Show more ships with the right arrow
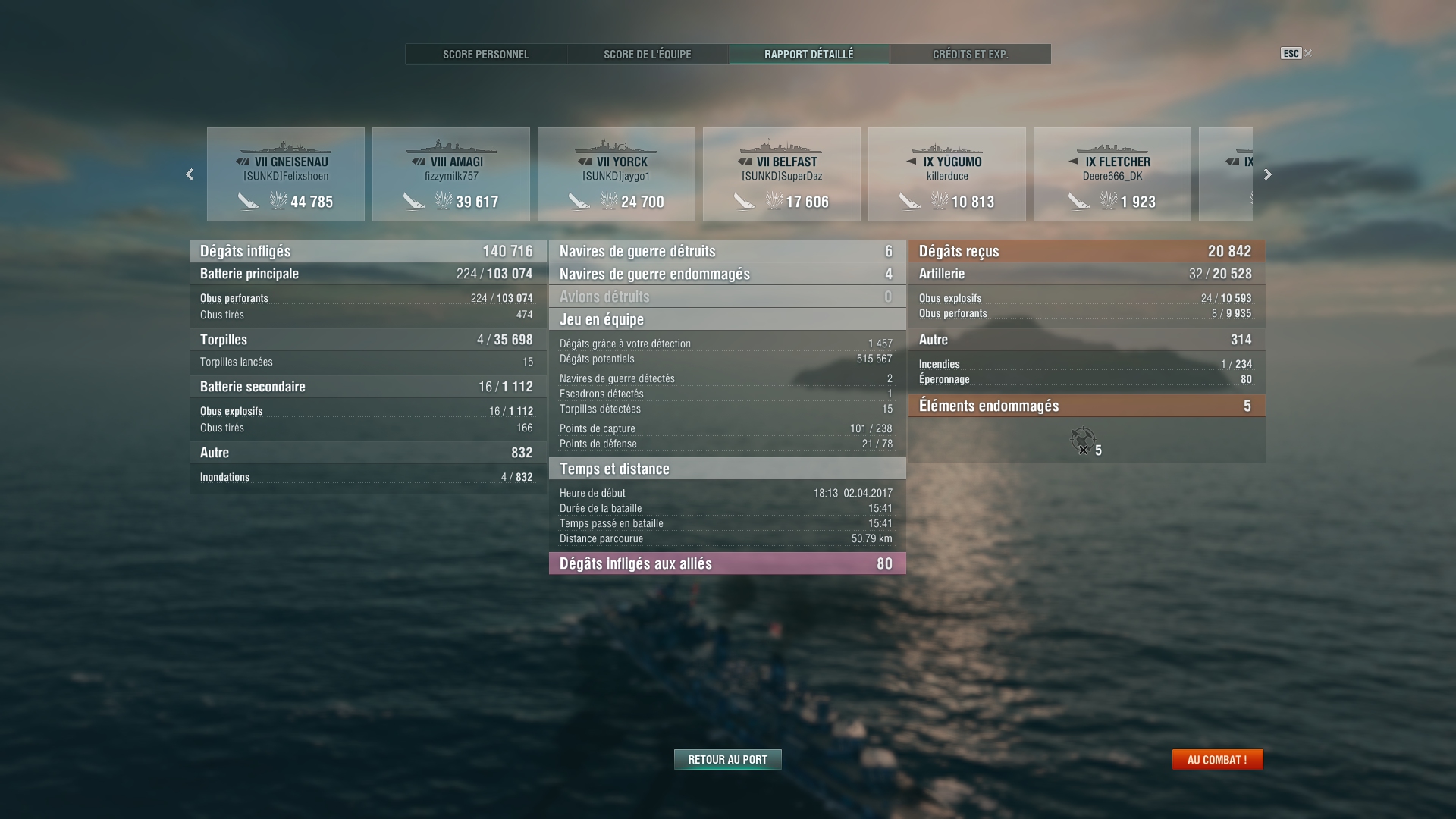1456x819 pixels. coord(1268,174)
